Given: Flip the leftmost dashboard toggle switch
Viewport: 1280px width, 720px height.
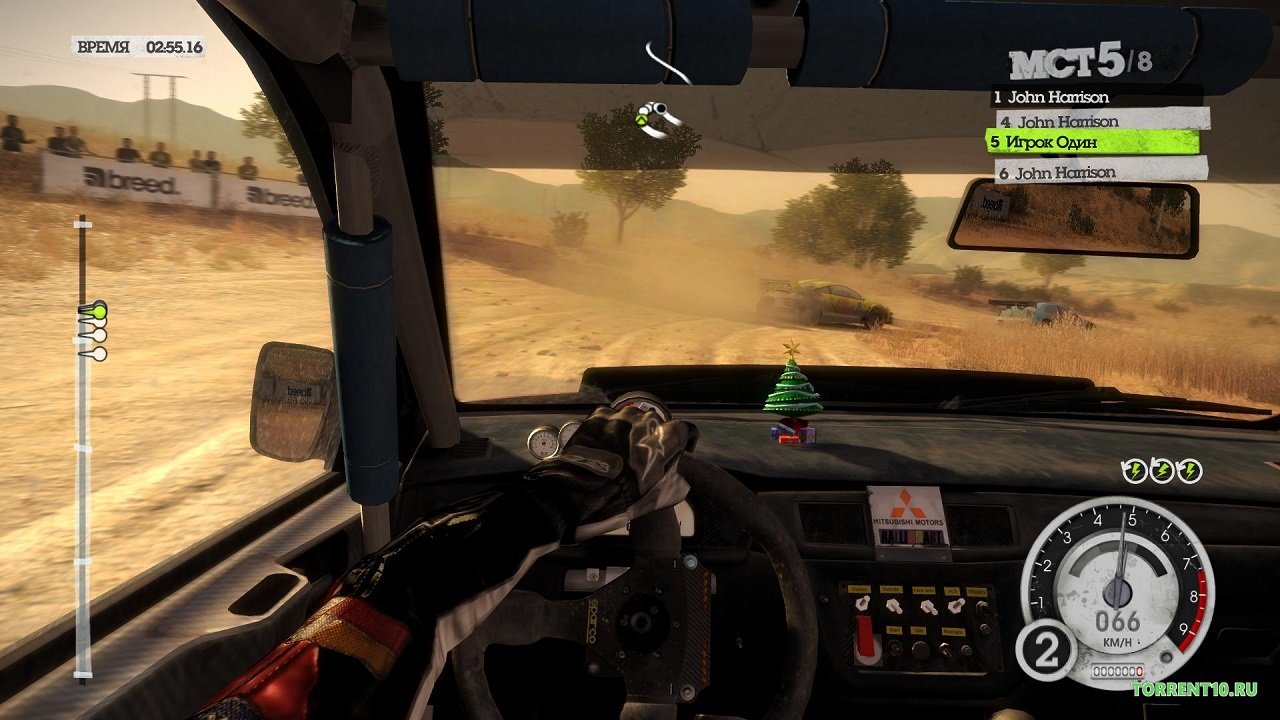Looking at the screenshot, I should coord(862,604).
